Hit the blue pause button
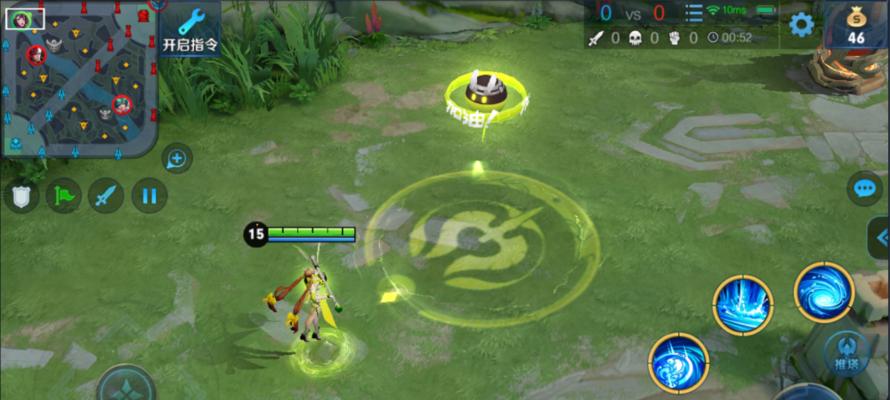The width and height of the screenshot is (890, 400). click(149, 195)
